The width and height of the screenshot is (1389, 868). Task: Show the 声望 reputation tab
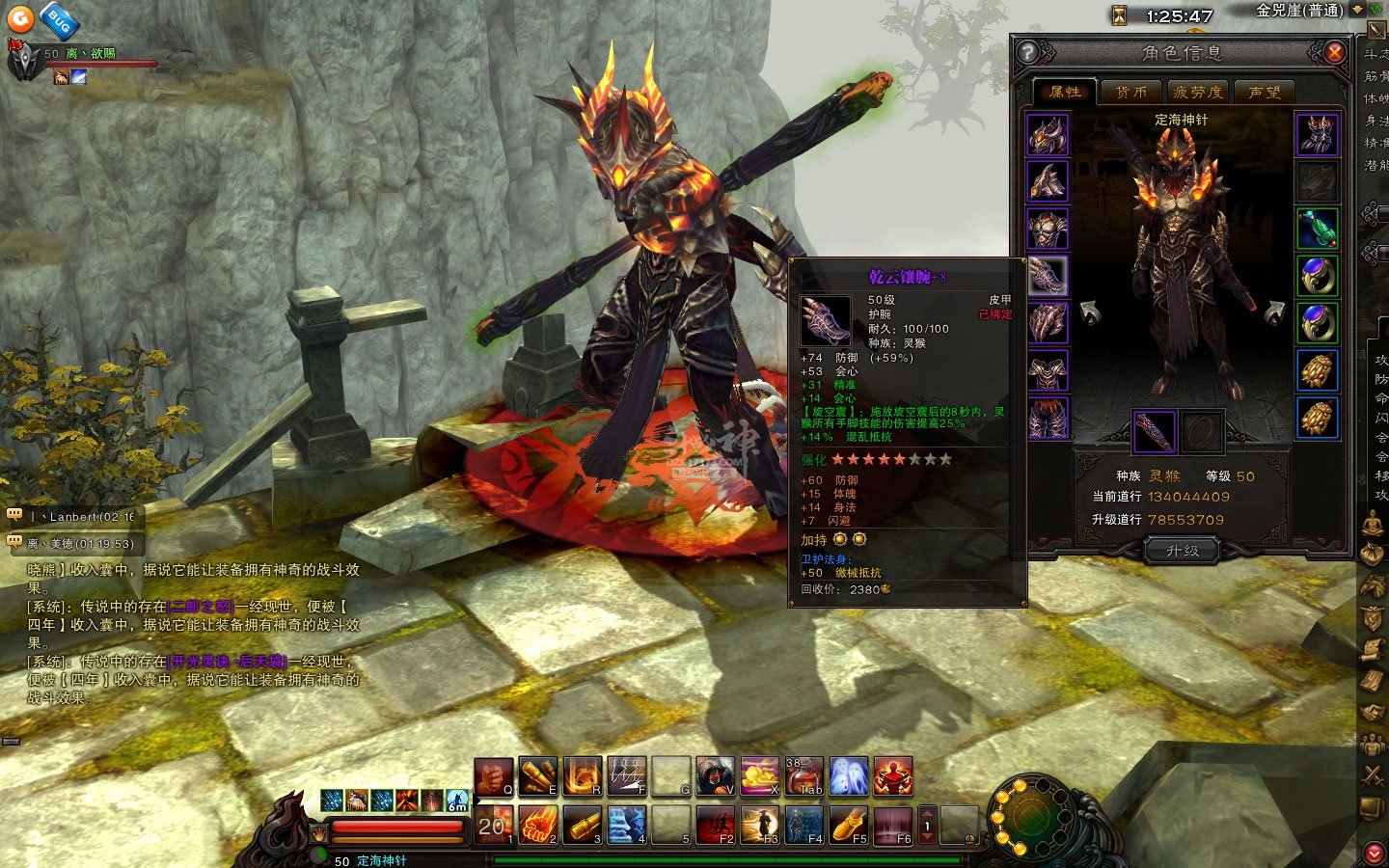tap(1264, 92)
